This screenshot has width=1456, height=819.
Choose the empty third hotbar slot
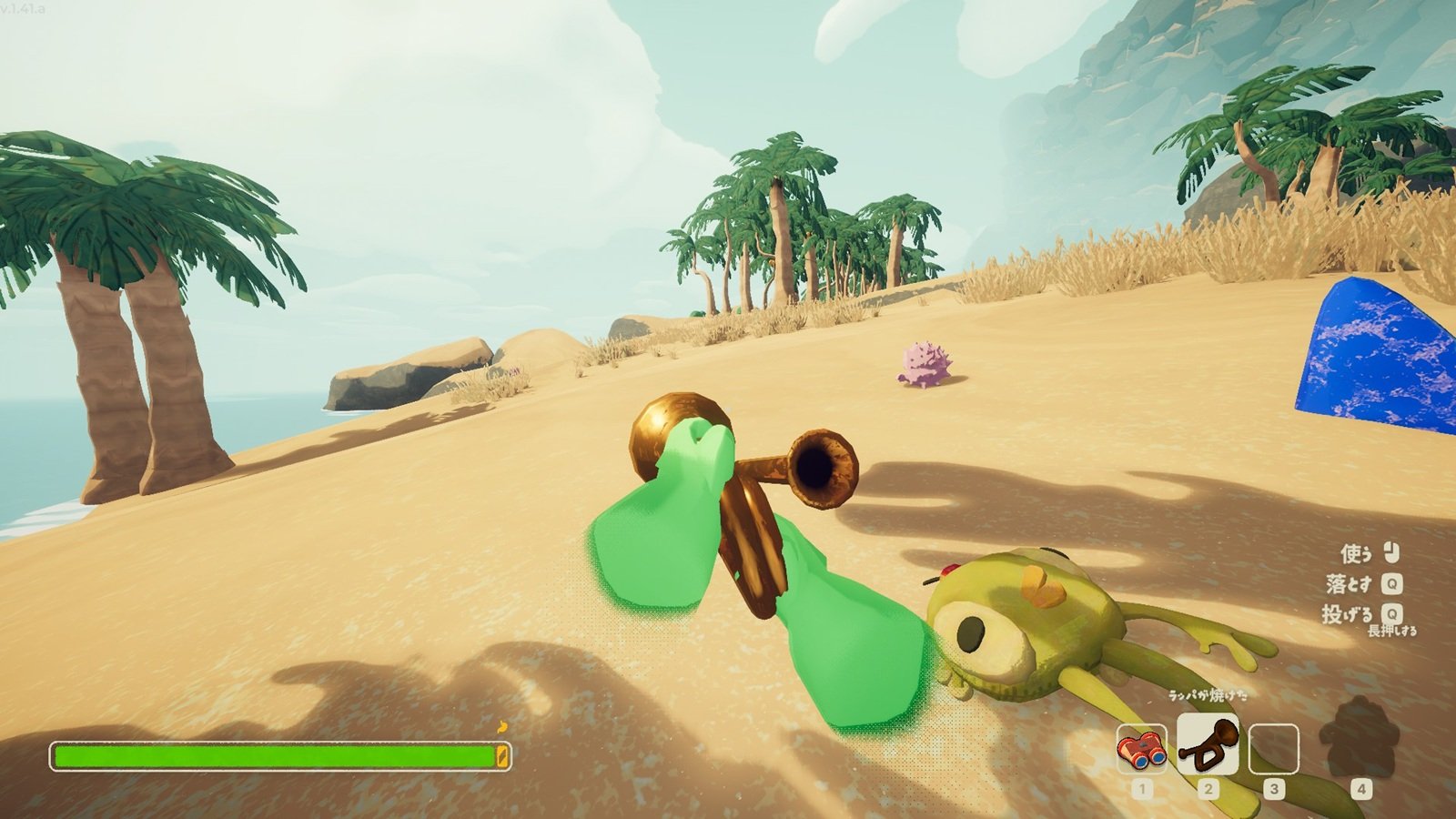point(1273,749)
